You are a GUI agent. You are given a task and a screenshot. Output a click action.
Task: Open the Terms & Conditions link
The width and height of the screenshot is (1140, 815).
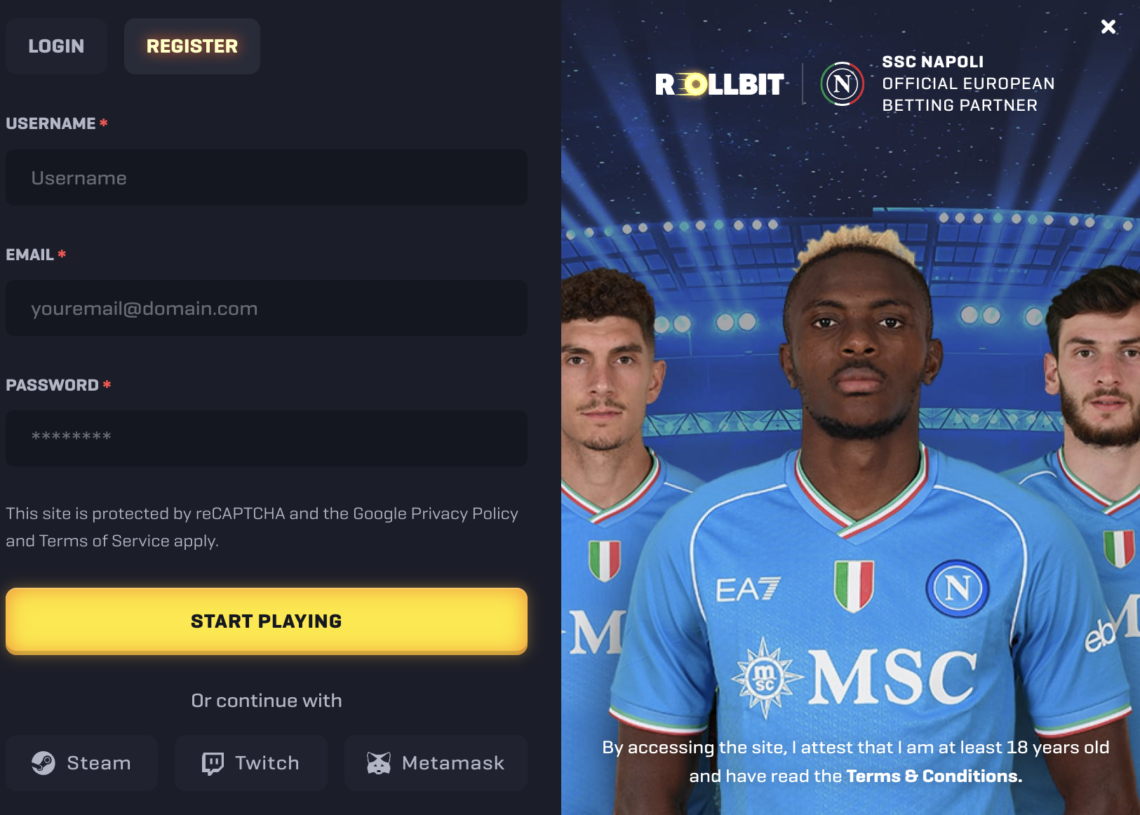[x=934, y=776]
